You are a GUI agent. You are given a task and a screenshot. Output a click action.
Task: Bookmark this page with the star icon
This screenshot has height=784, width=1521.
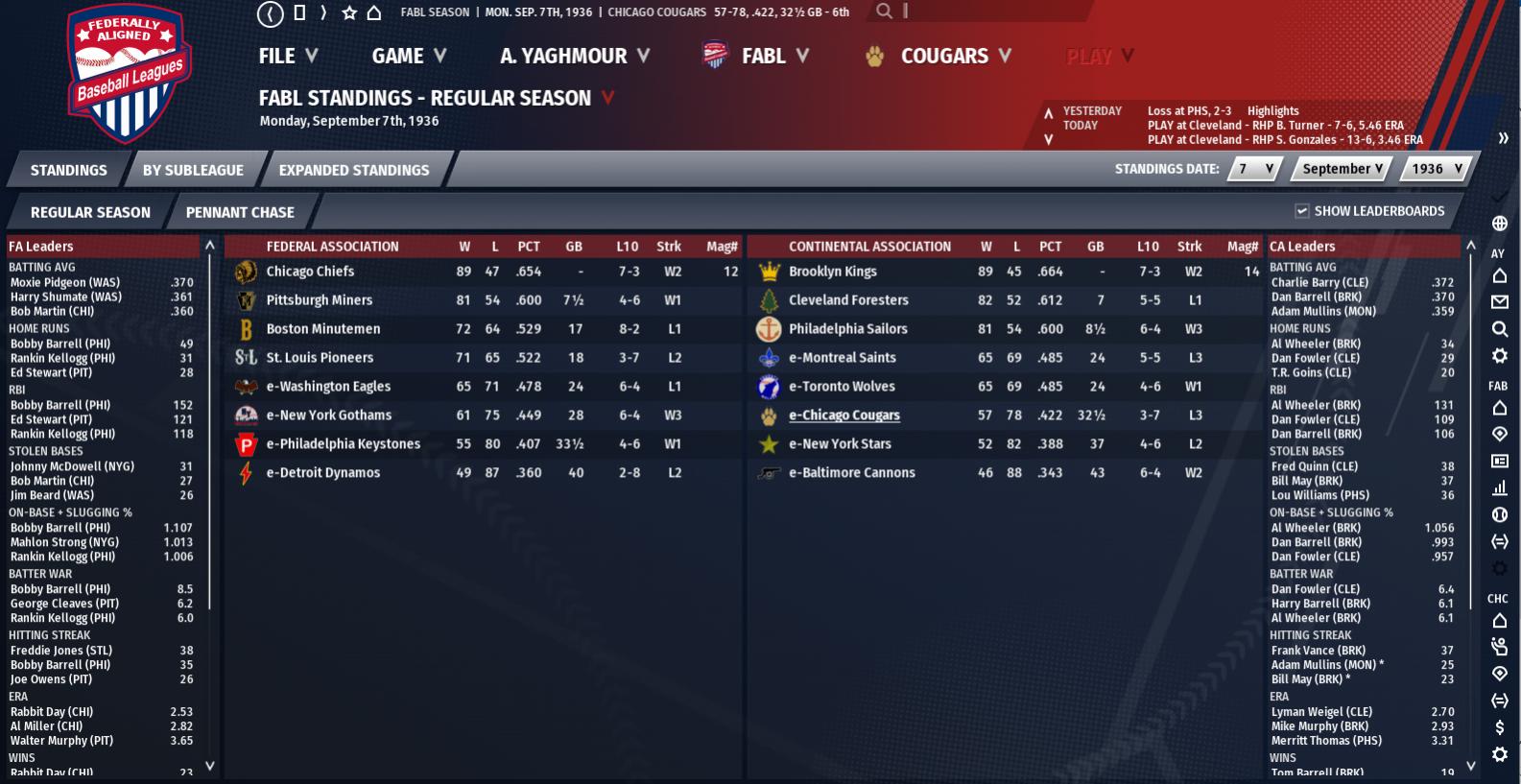pyautogui.click(x=349, y=12)
